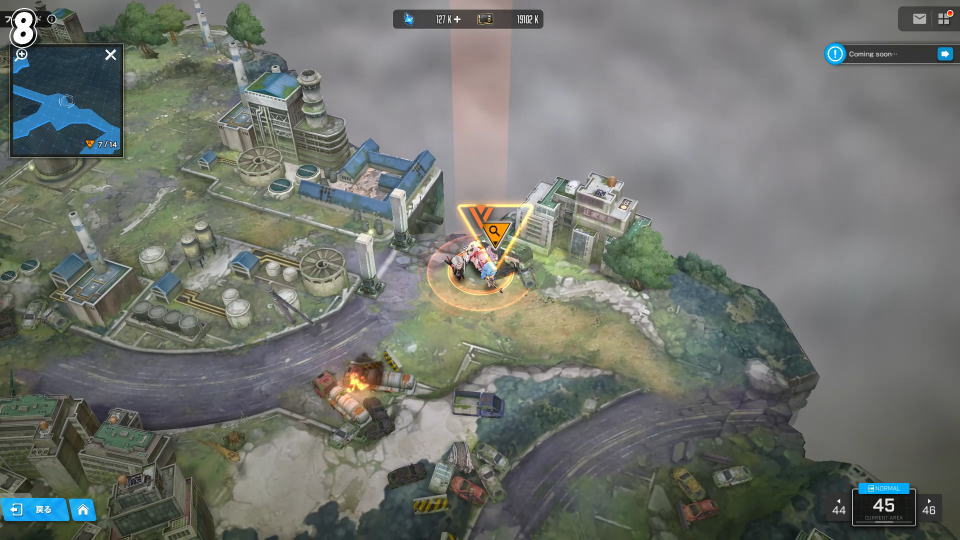960x540 pixels.
Task: Advance to next area 46
Action: click(929, 507)
